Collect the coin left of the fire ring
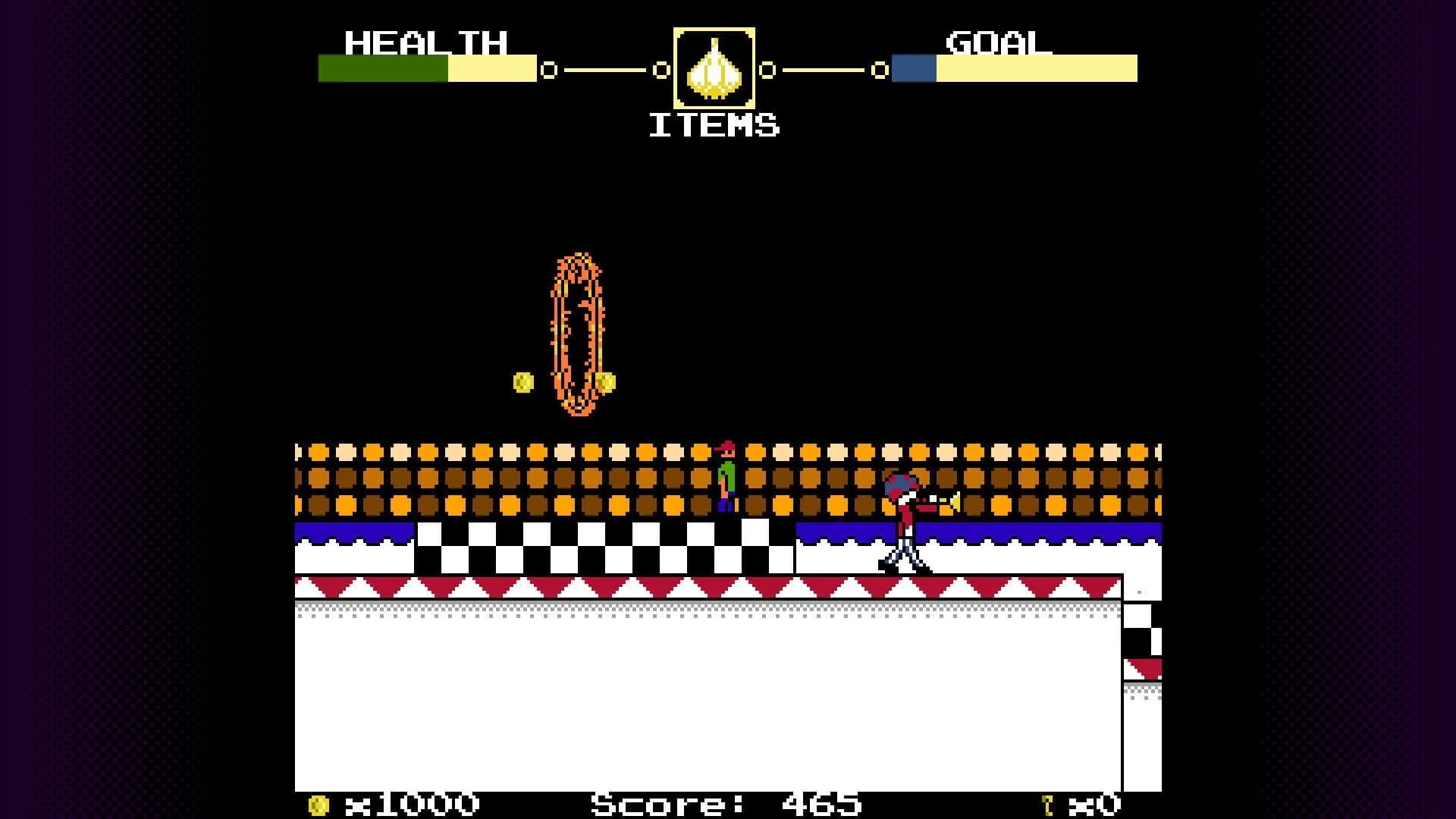The width and height of the screenshot is (1456, 819). point(522,381)
